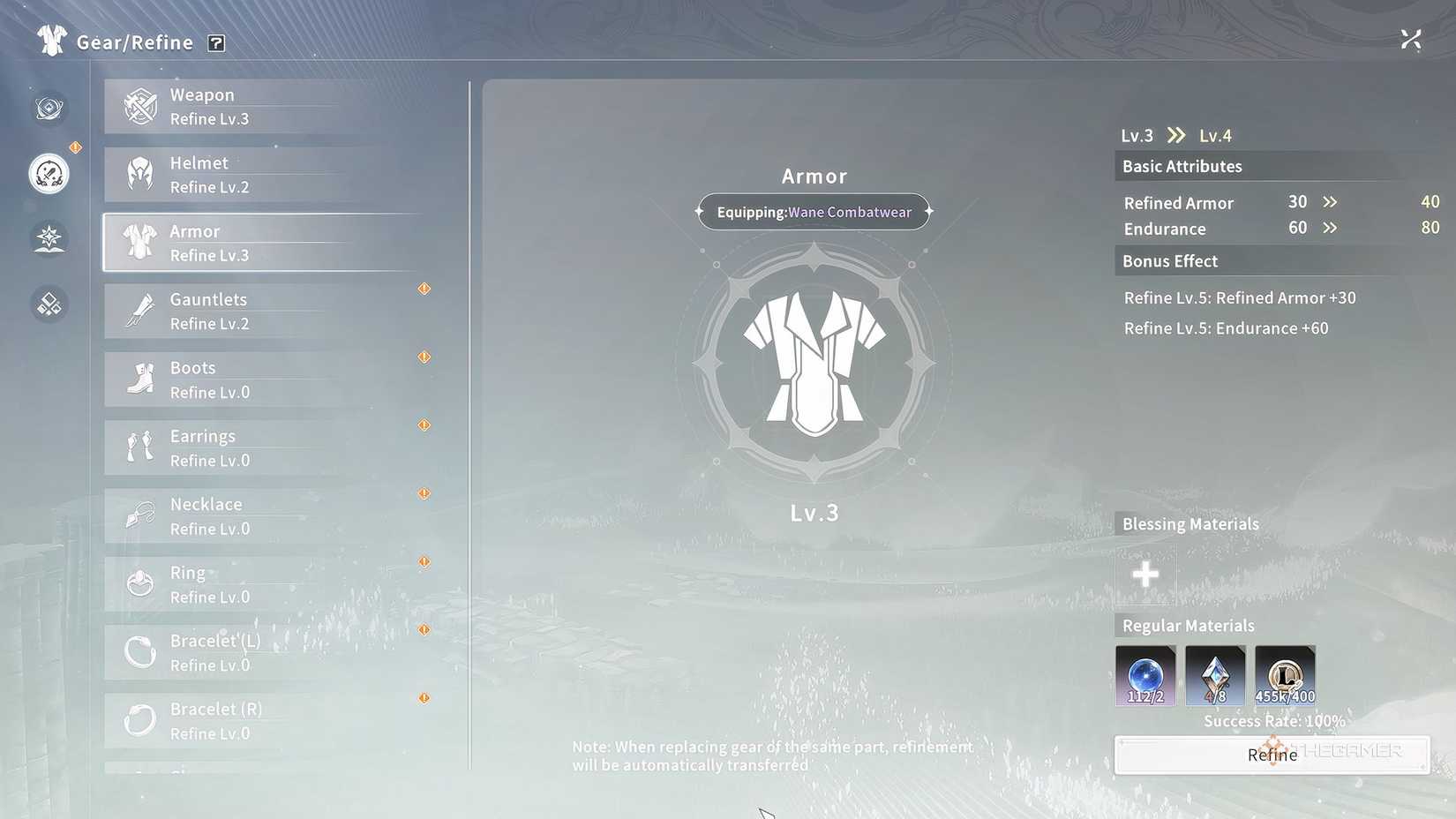Image resolution: width=1456 pixels, height=819 pixels.
Task: Select the crystal shard material showing 4/8
Action: pyautogui.click(x=1214, y=676)
